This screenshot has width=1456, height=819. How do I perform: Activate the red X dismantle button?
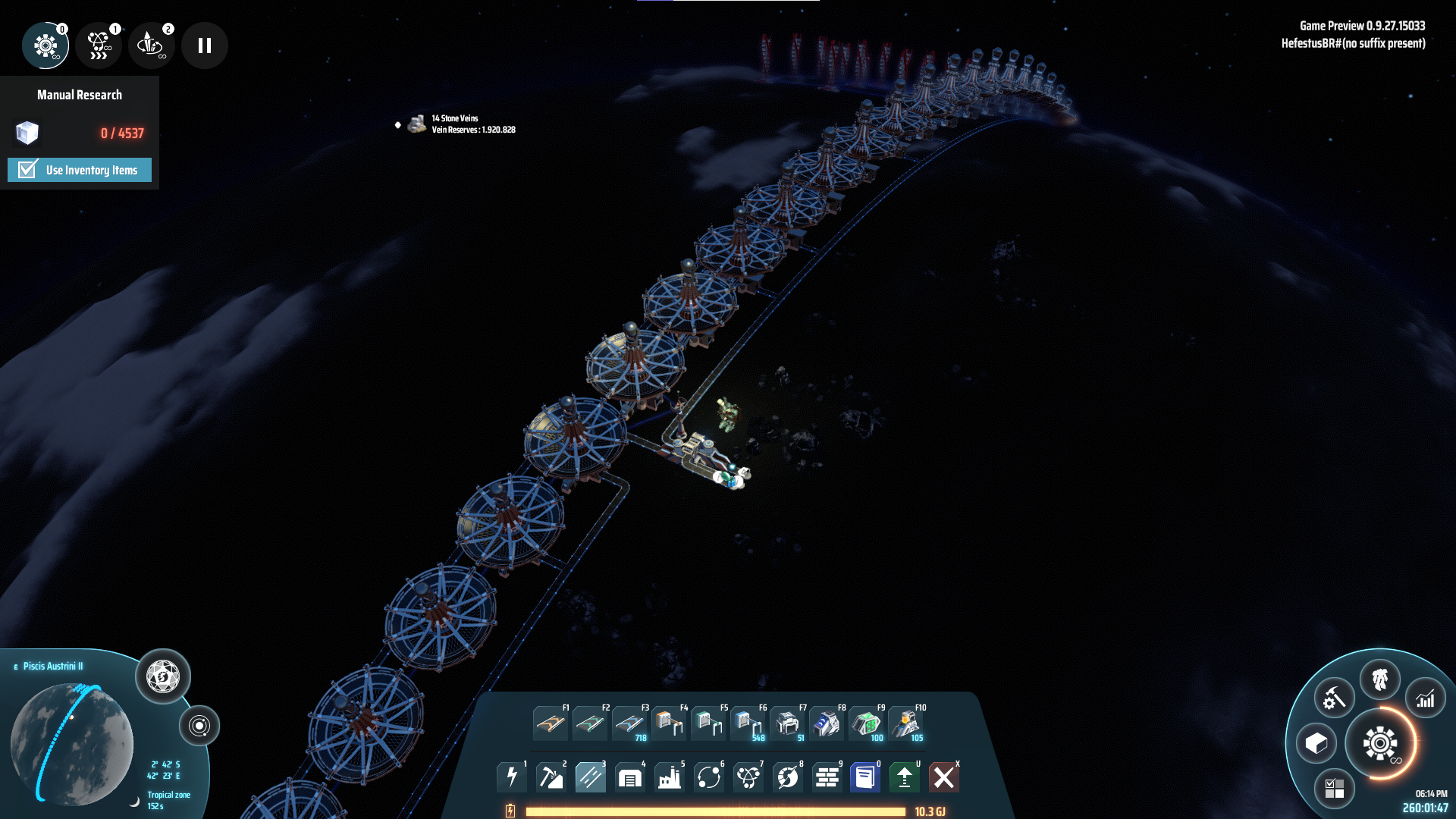pyautogui.click(x=944, y=777)
